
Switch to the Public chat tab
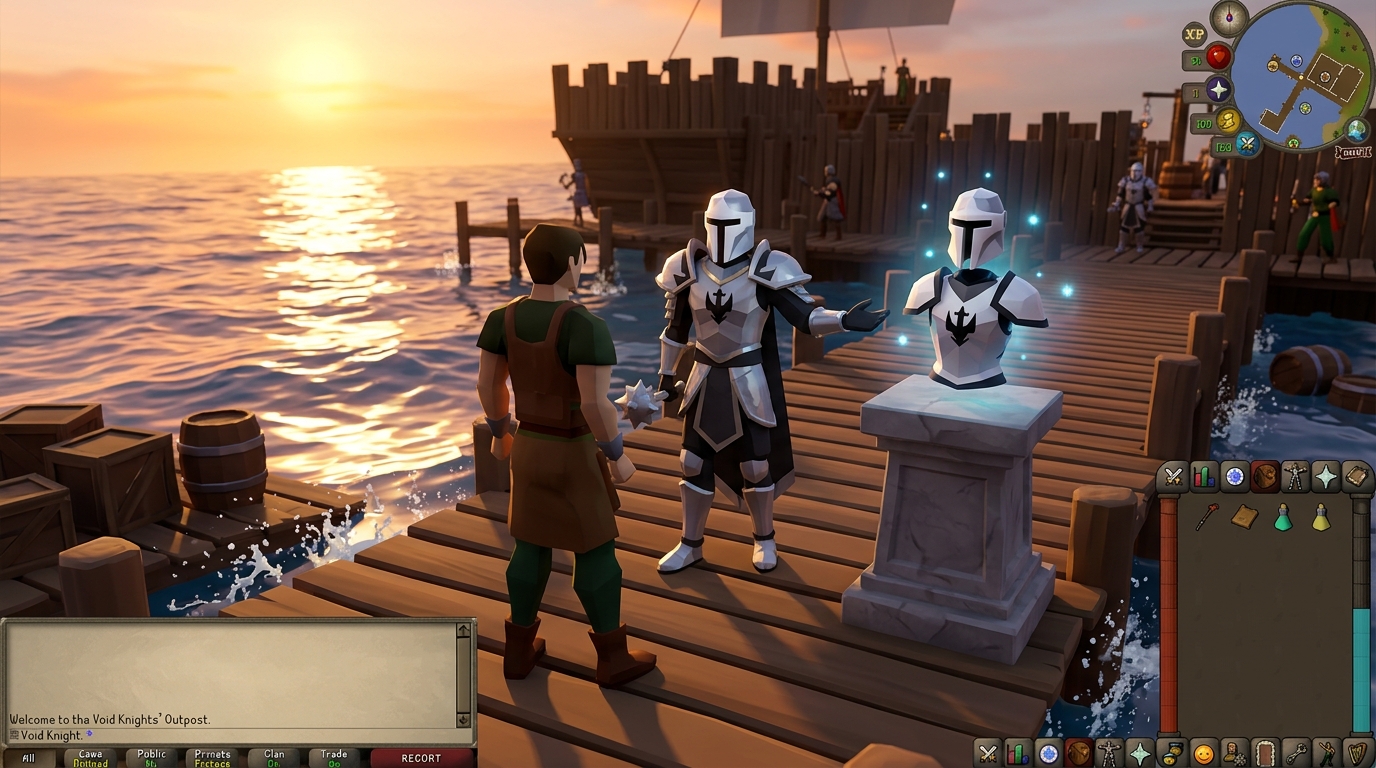pyautogui.click(x=152, y=758)
